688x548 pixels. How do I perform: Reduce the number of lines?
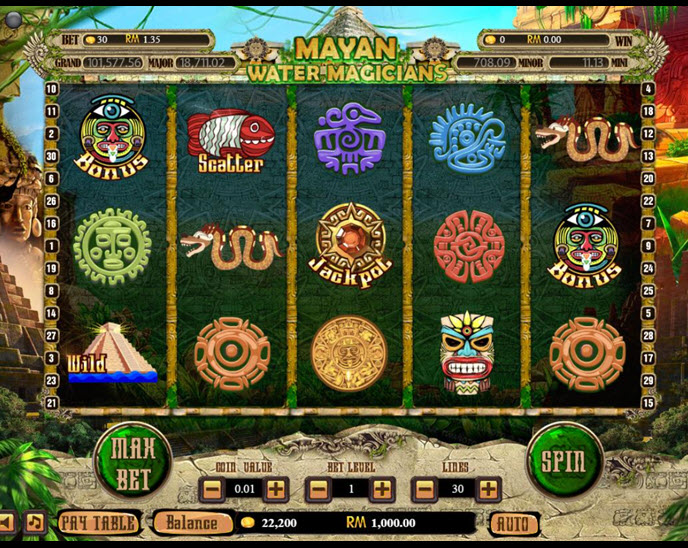click(423, 490)
